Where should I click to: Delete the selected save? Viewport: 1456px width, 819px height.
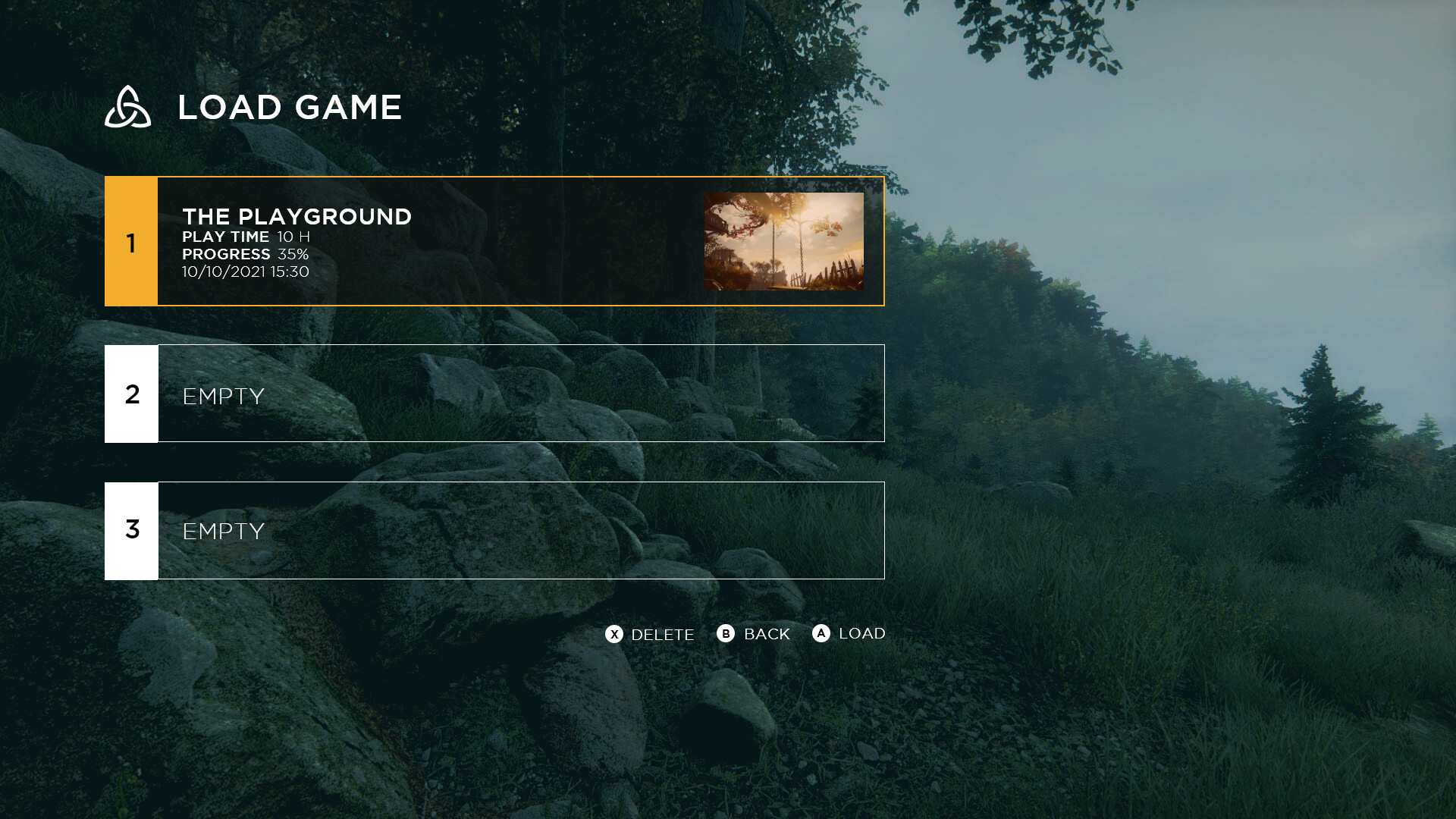pyautogui.click(x=650, y=634)
